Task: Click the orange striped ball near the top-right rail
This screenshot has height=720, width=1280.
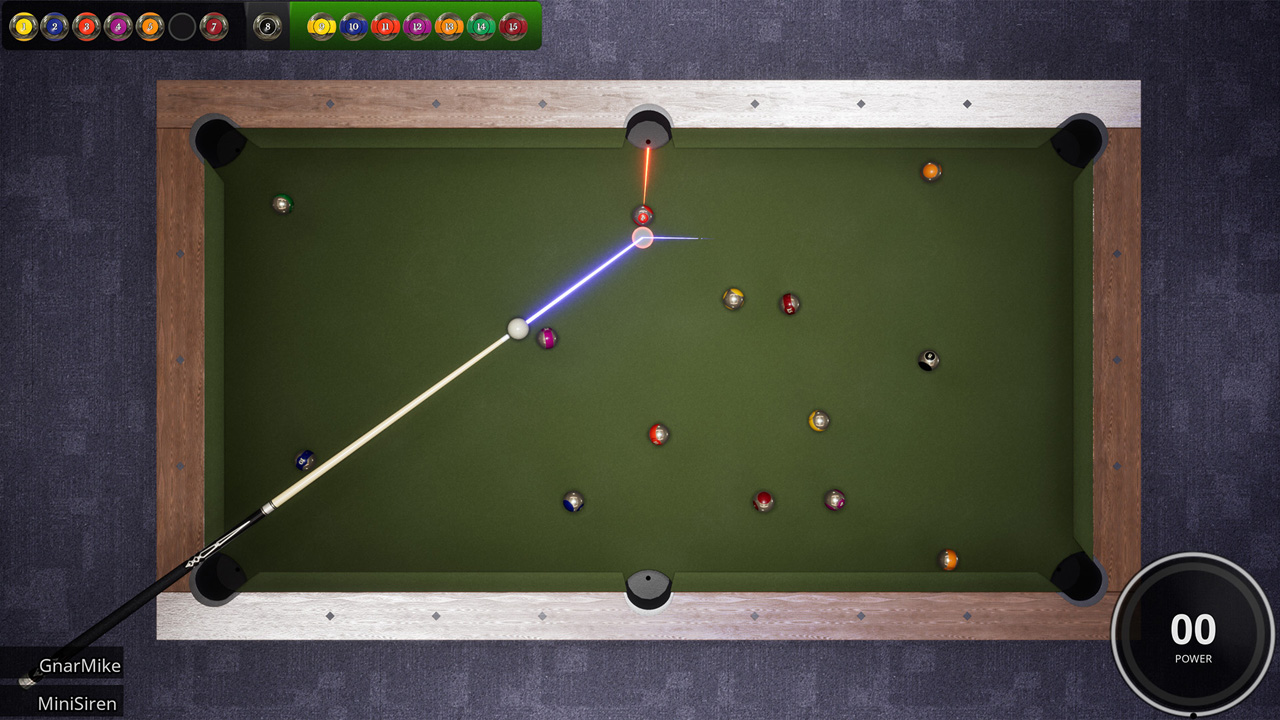Action: 930,170
